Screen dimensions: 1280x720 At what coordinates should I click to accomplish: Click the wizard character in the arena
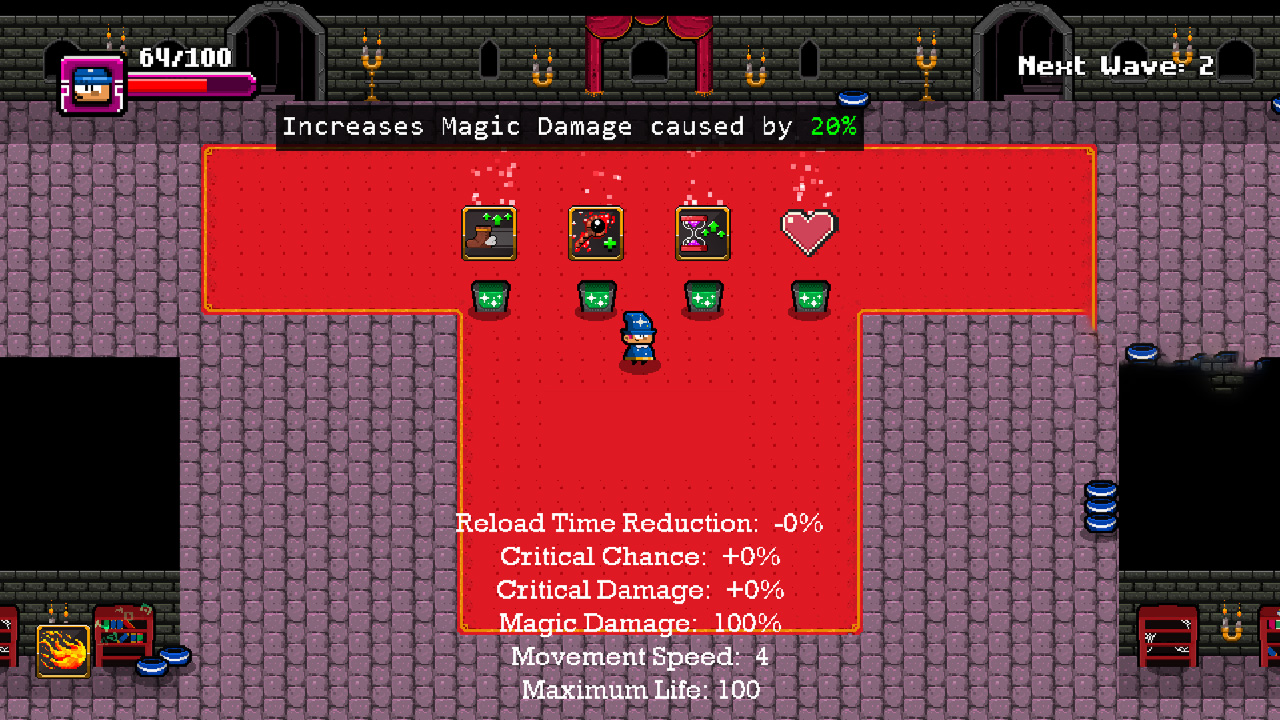click(x=641, y=340)
